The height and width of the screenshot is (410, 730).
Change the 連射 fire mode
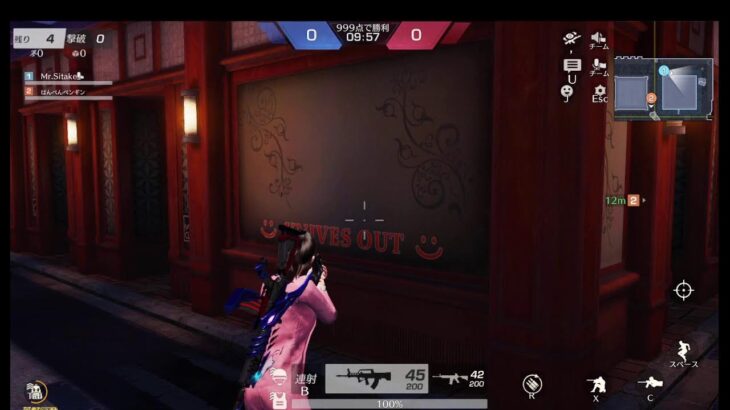305,383
